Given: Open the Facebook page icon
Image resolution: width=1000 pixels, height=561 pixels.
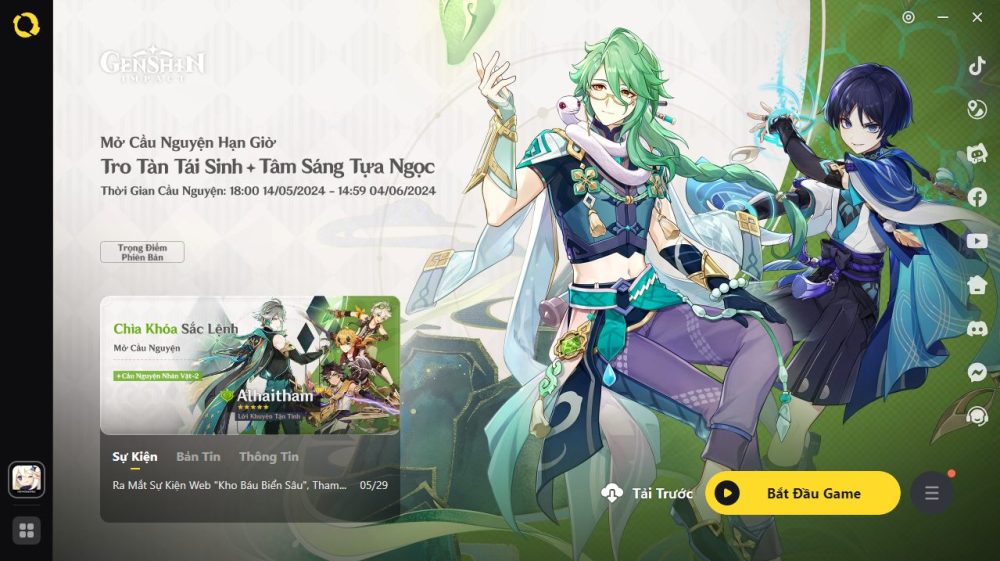Looking at the screenshot, I should click(977, 198).
